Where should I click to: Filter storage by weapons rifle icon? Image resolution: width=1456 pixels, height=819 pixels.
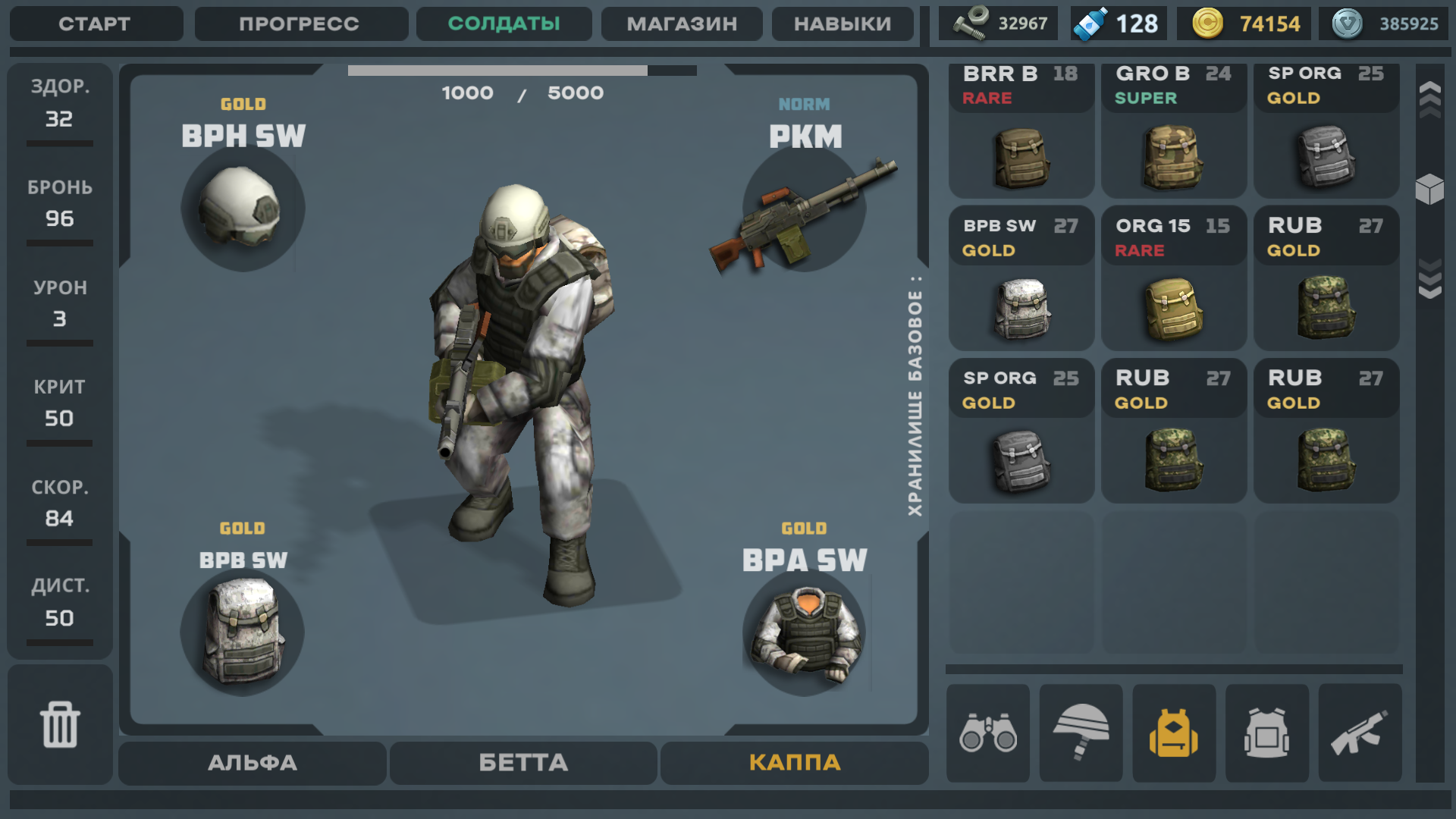(x=1360, y=733)
